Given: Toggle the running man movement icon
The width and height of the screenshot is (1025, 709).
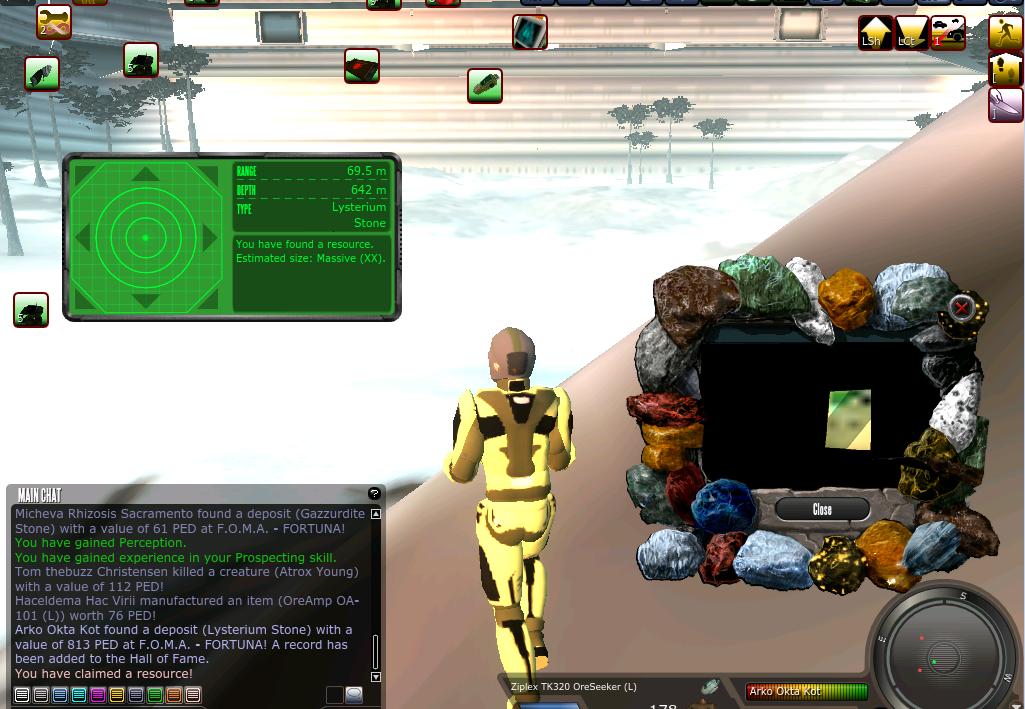Looking at the screenshot, I should [1005, 32].
